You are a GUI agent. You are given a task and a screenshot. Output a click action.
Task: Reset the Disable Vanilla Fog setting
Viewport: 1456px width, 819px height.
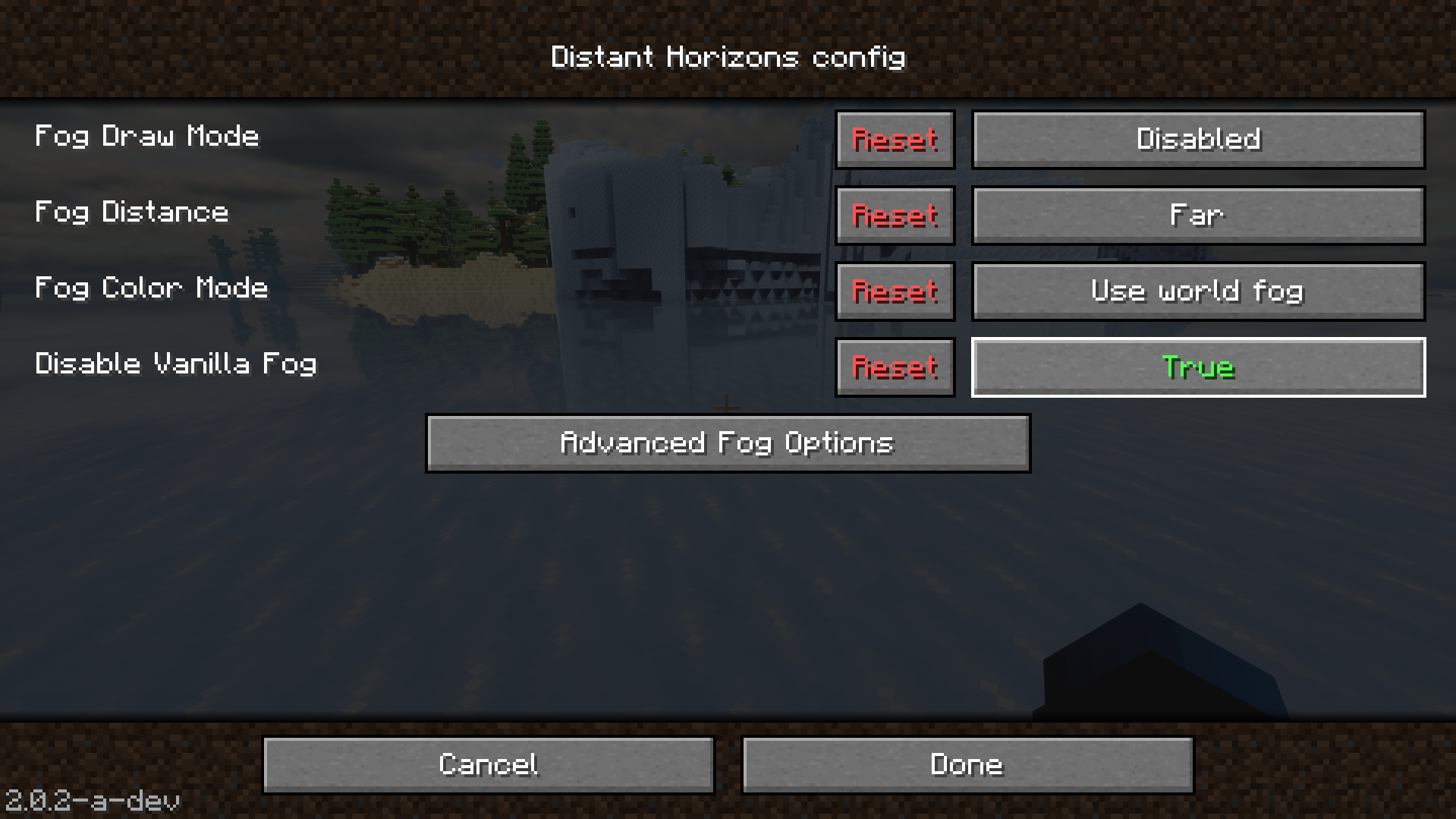click(x=894, y=367)
